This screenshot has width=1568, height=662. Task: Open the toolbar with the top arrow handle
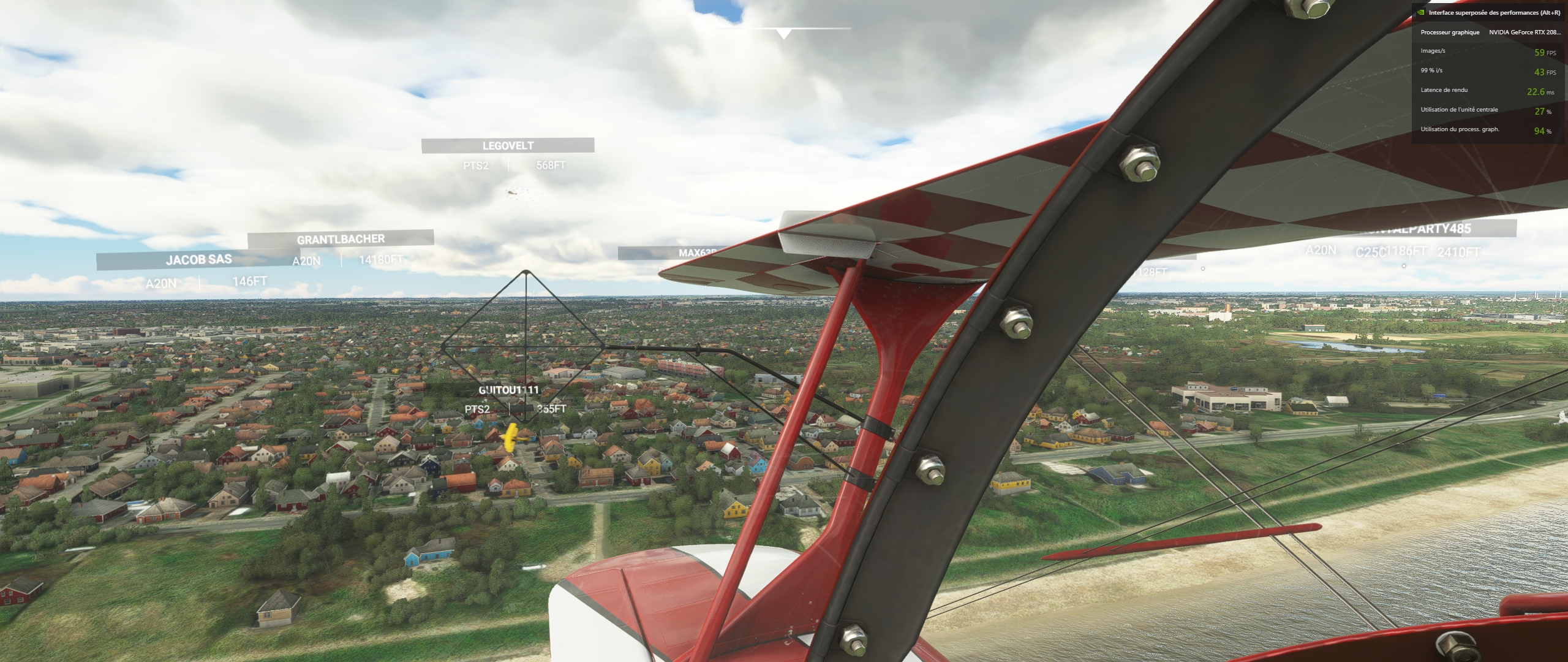click(783, 34)
